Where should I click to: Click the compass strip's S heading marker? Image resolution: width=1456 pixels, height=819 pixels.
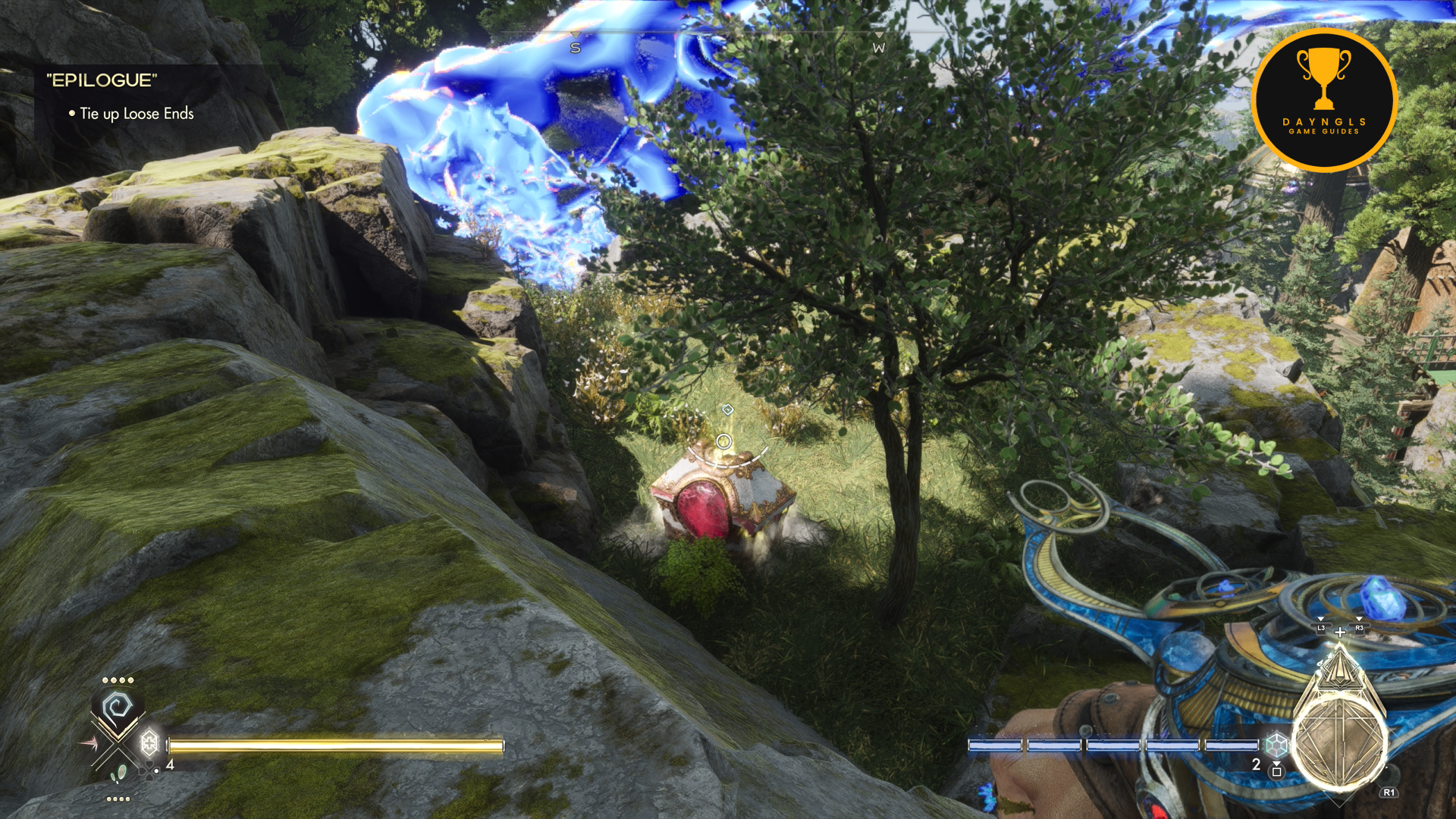coord(575,48)
